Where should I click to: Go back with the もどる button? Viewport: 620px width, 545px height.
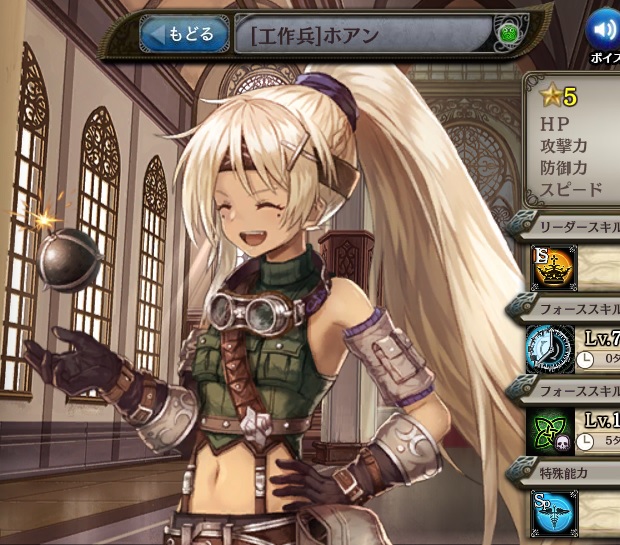182,35
